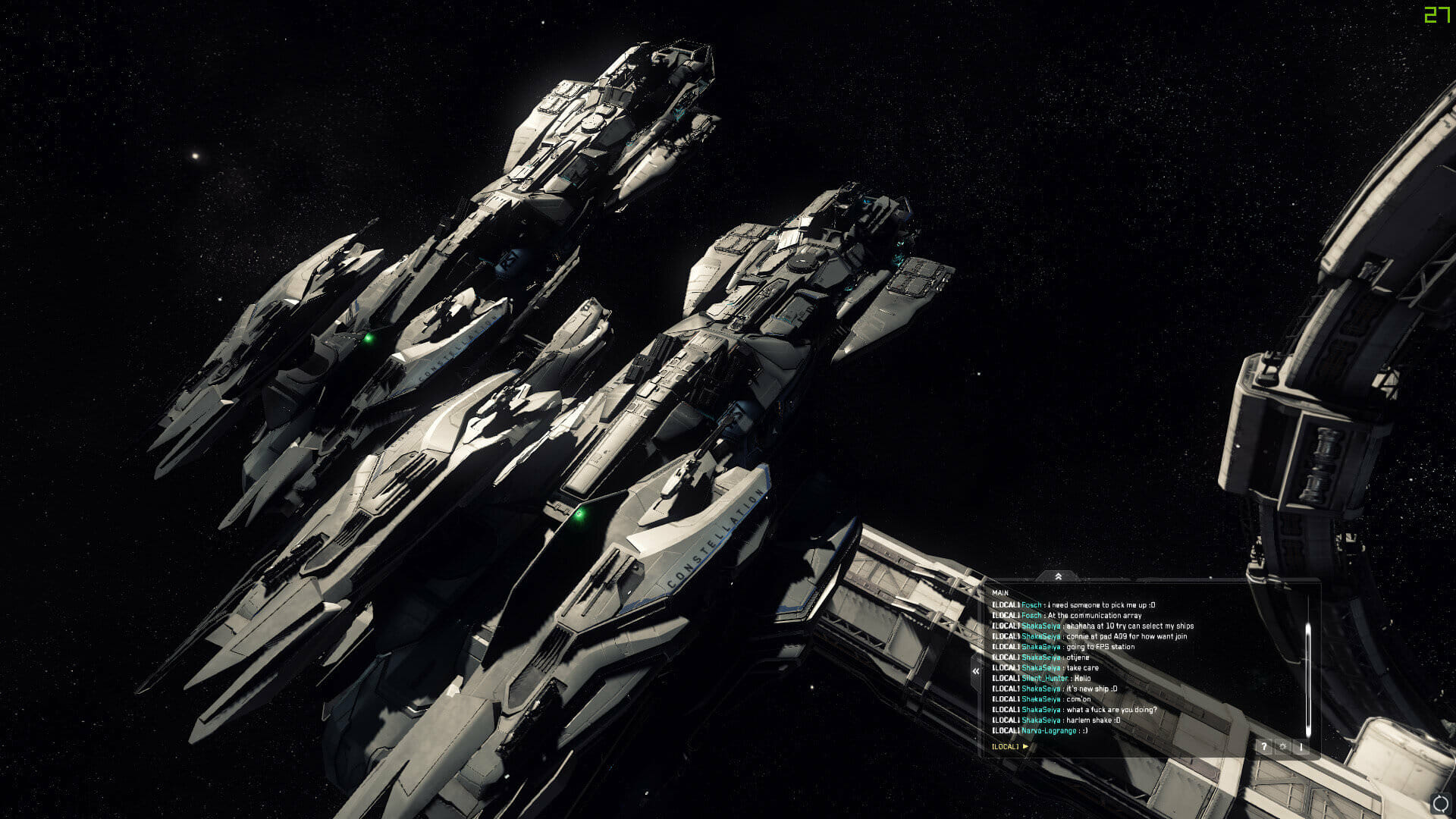1456x819 pixels.
Task: Select player name Narva-Lagrange in chat
Action: pyautogui.click(x=1049, y=731)
